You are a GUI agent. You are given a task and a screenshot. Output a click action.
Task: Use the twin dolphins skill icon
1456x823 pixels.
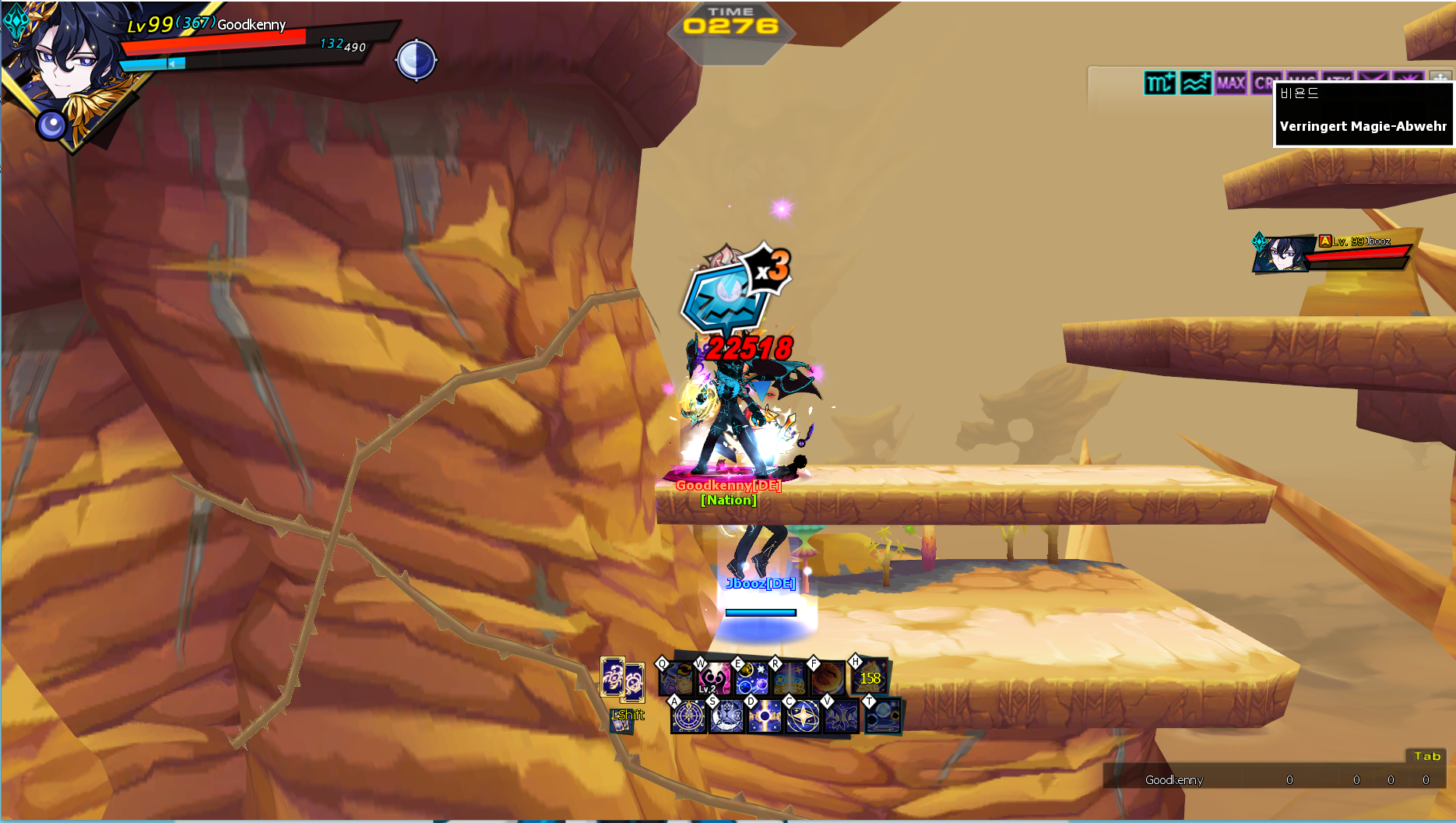(x=841, y=716)
